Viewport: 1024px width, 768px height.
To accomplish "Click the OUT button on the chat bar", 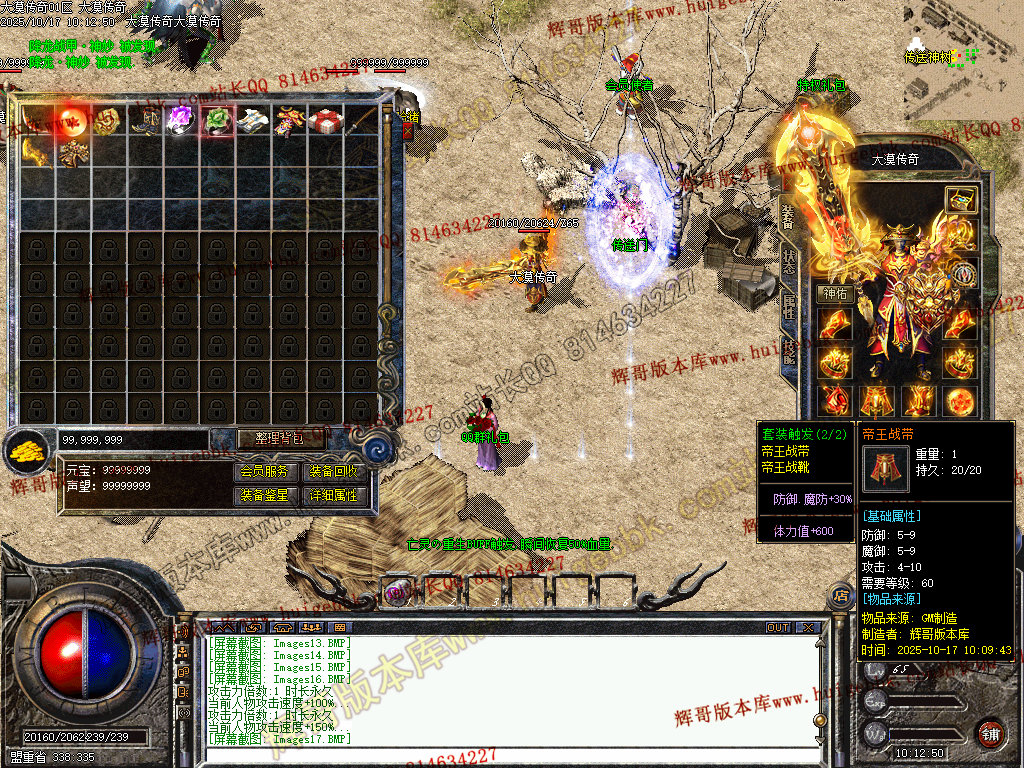I will 778,628.
